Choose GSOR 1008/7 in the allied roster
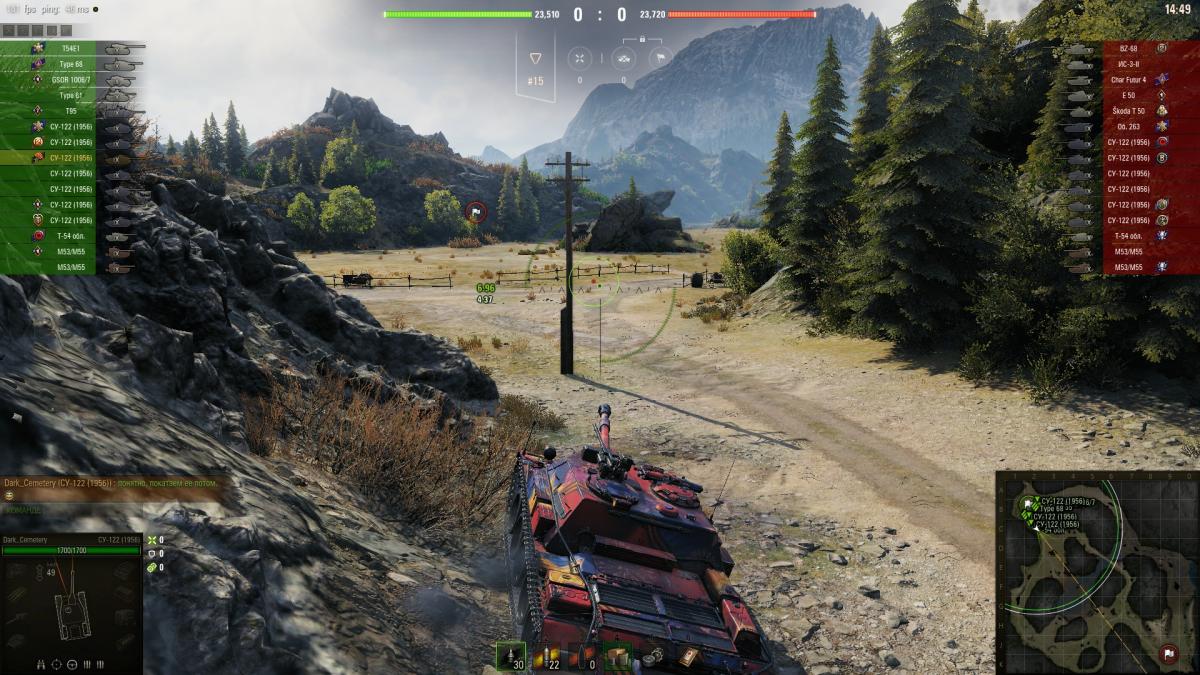The width and height of the screenshot is (1200, 675). (70, 79)
